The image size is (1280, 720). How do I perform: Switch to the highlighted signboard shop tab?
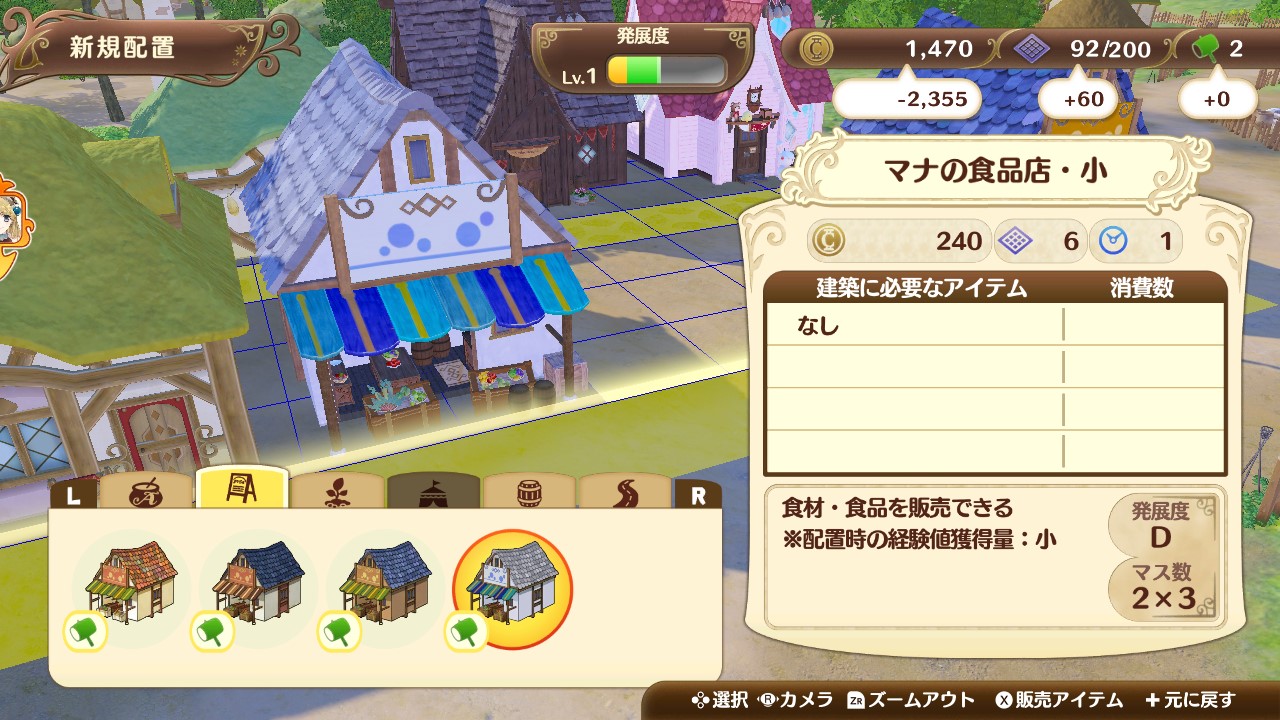tap(243, 490)
